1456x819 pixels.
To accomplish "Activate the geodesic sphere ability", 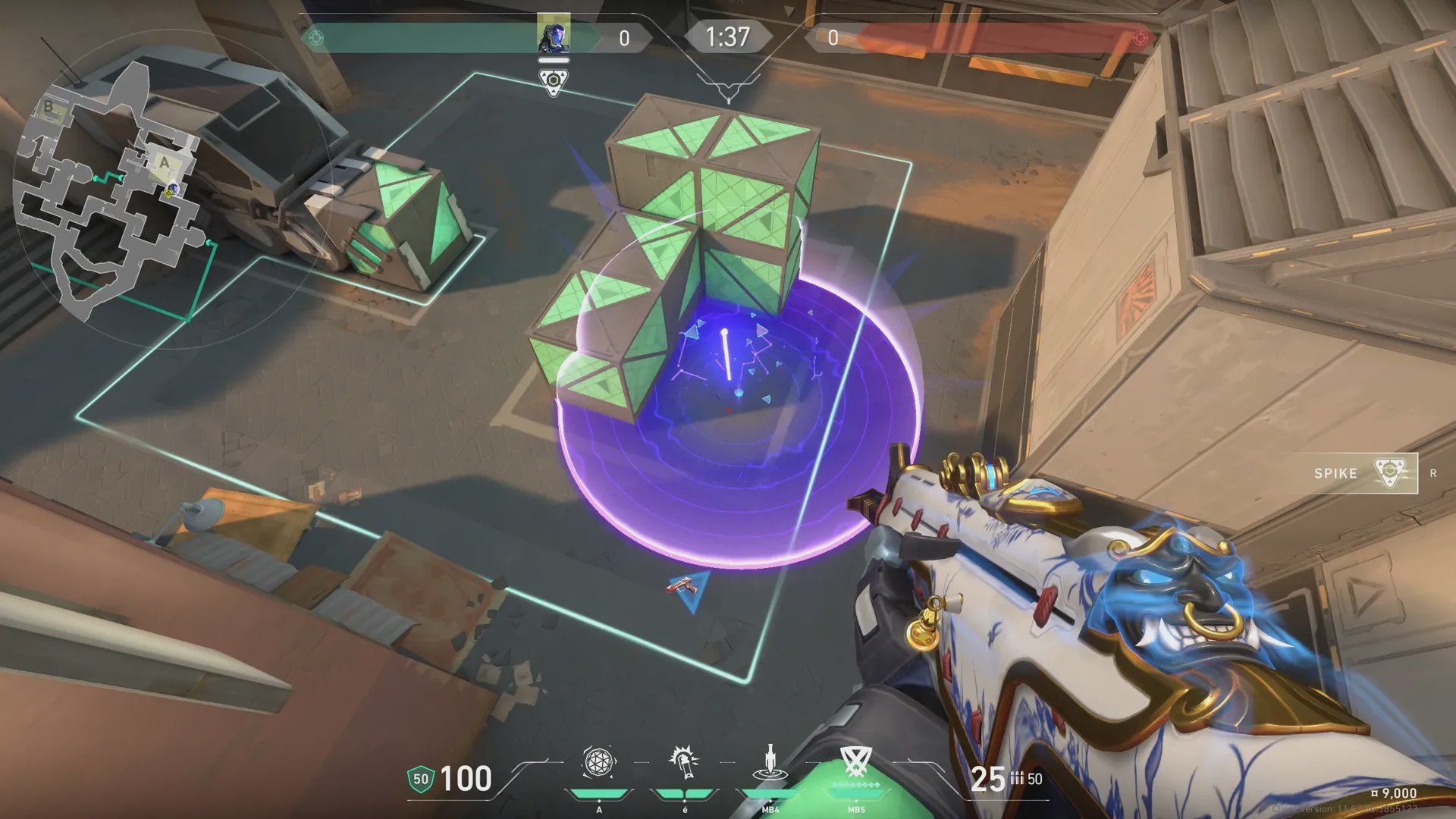I will point(598,763).
